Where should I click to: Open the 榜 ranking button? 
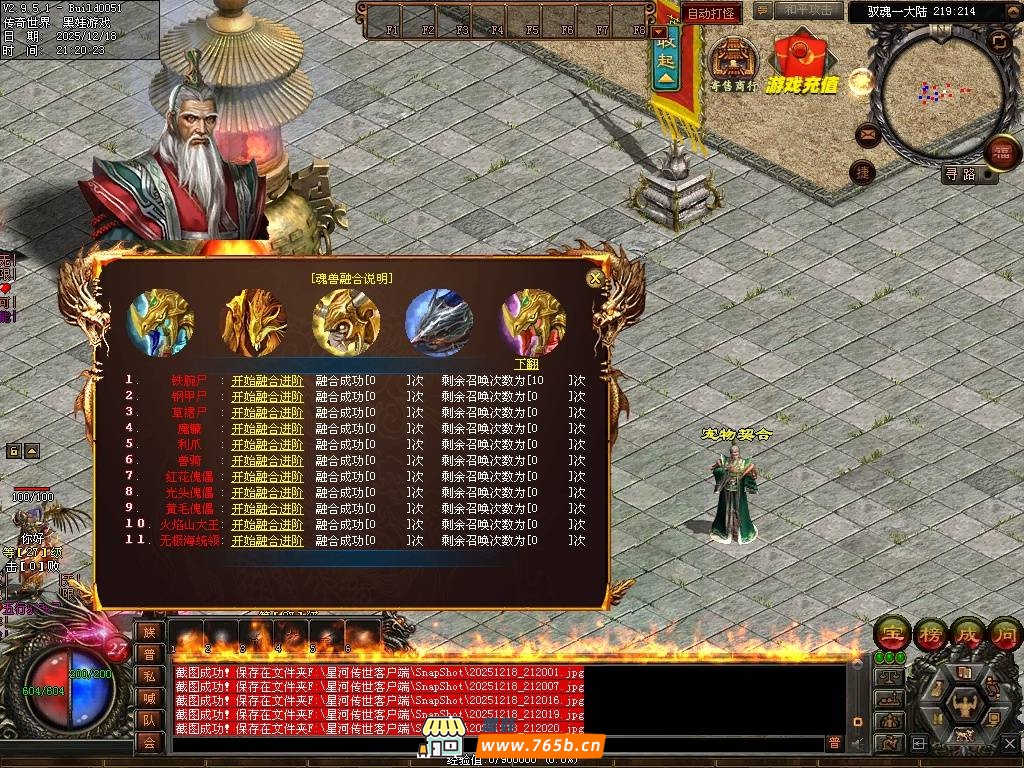(x=930, y=633)
